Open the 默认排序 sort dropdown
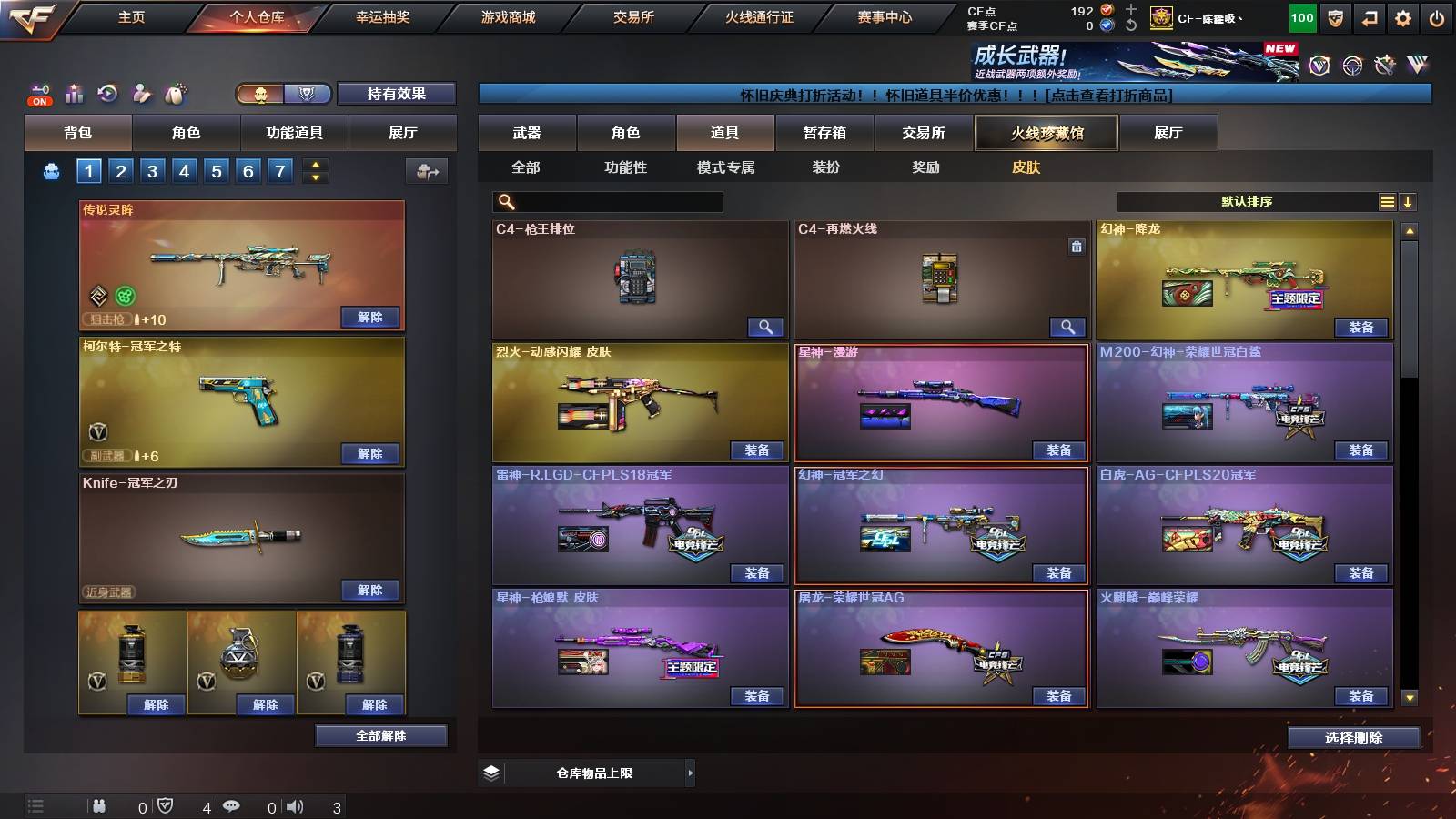The width and height of the screenshot is (1456, 819). [1247, 202]
